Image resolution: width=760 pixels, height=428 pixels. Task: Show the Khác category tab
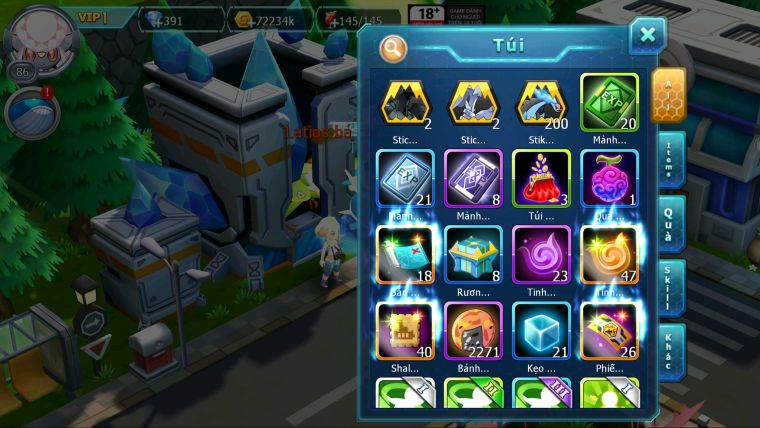point(669,350)
